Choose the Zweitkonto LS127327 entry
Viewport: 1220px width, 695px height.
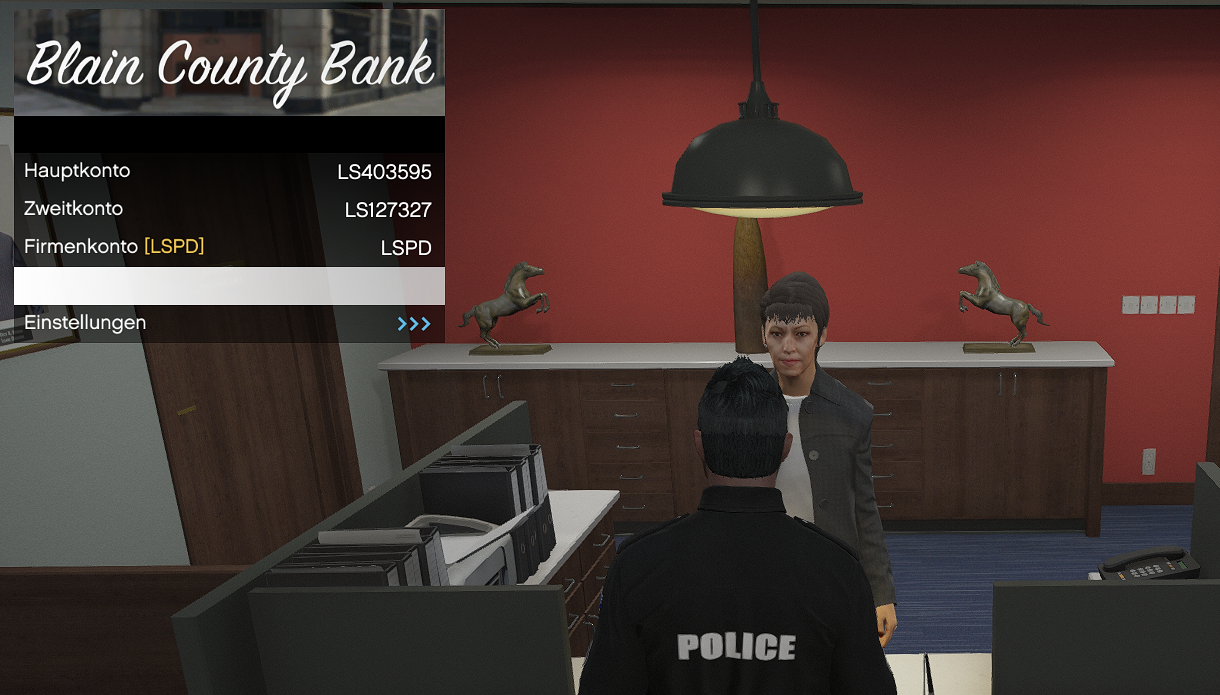(229, 210)
